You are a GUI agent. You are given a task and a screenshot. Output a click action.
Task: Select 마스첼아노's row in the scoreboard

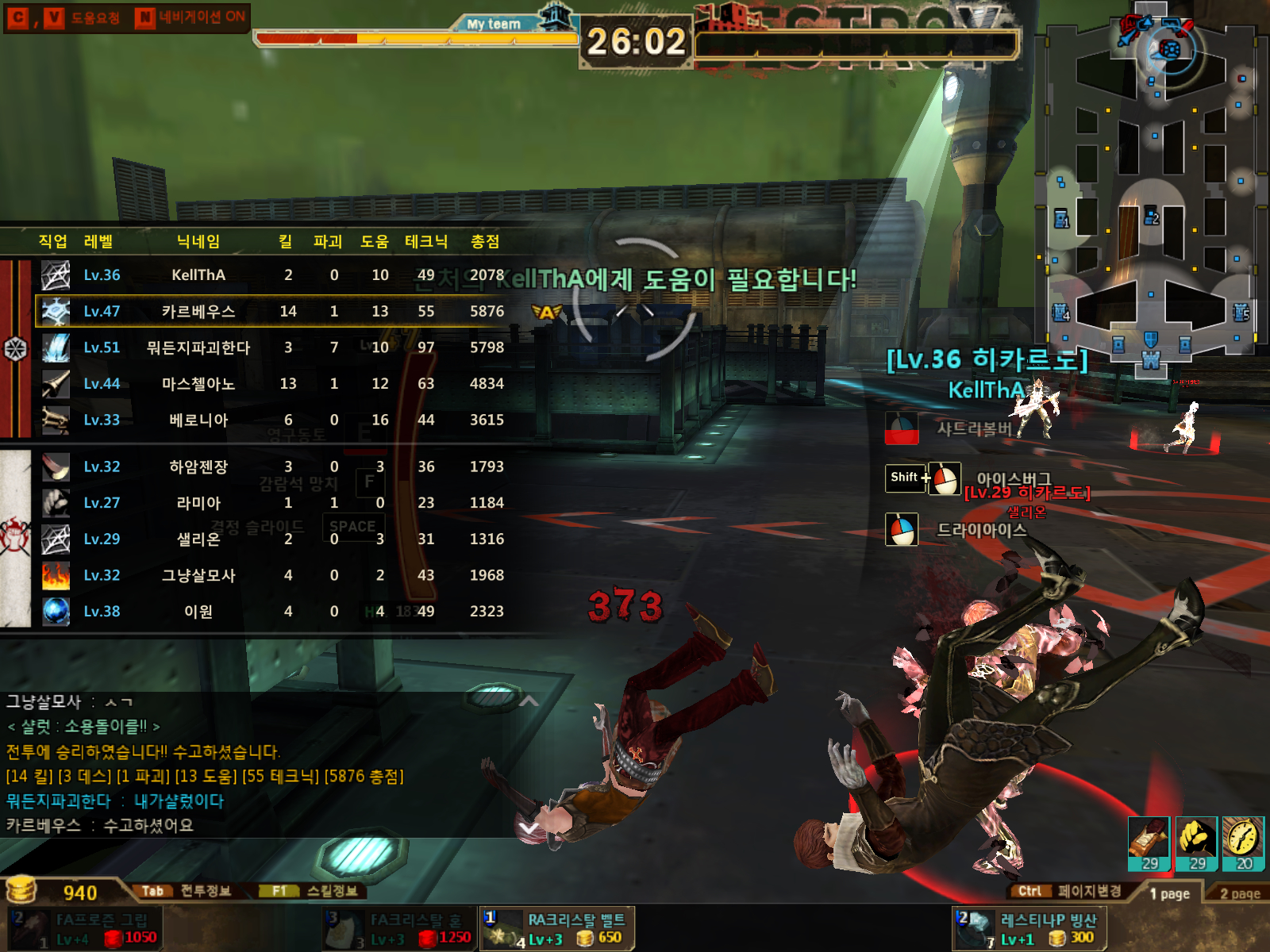pyautogui.click(x=270, y=384)
